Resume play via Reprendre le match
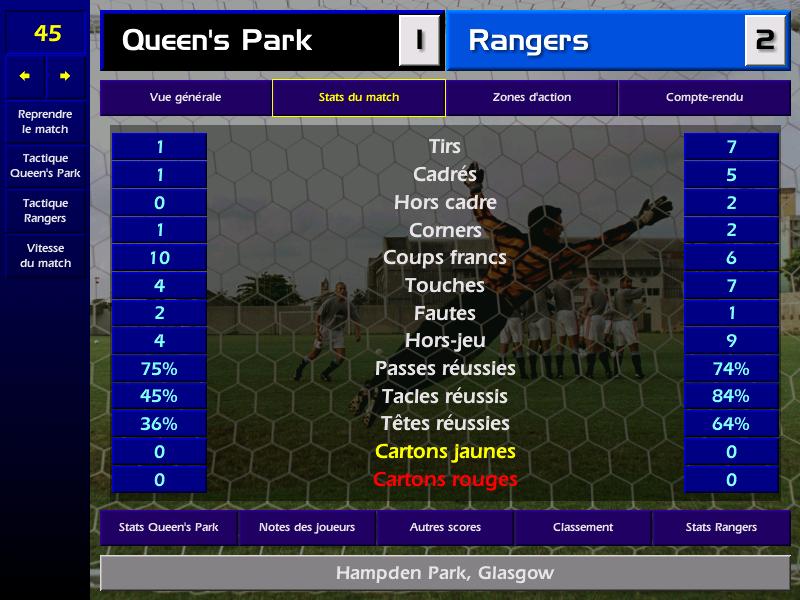The image size is (800, 600). coord(45,122)
